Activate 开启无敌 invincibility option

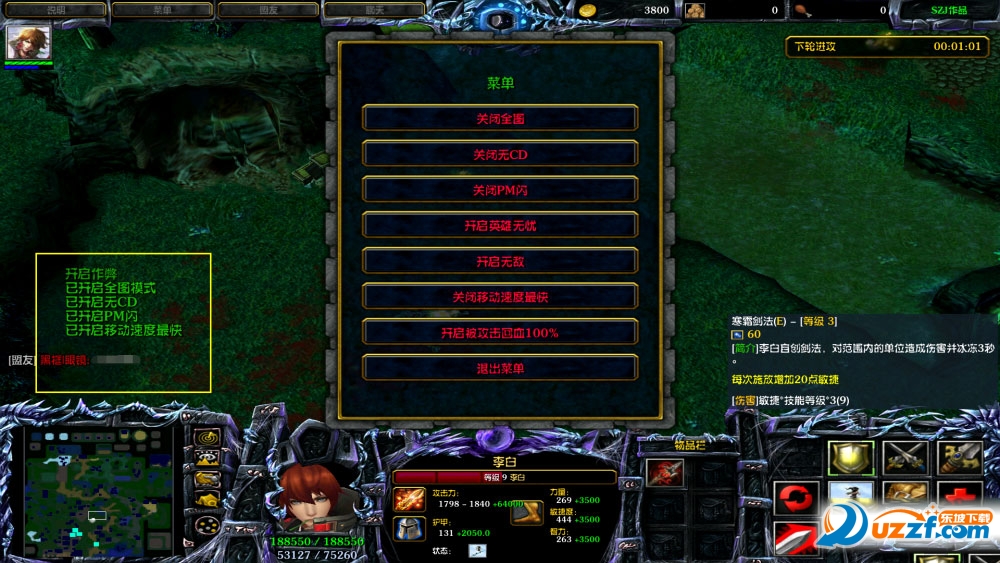(x=500, y=261)
